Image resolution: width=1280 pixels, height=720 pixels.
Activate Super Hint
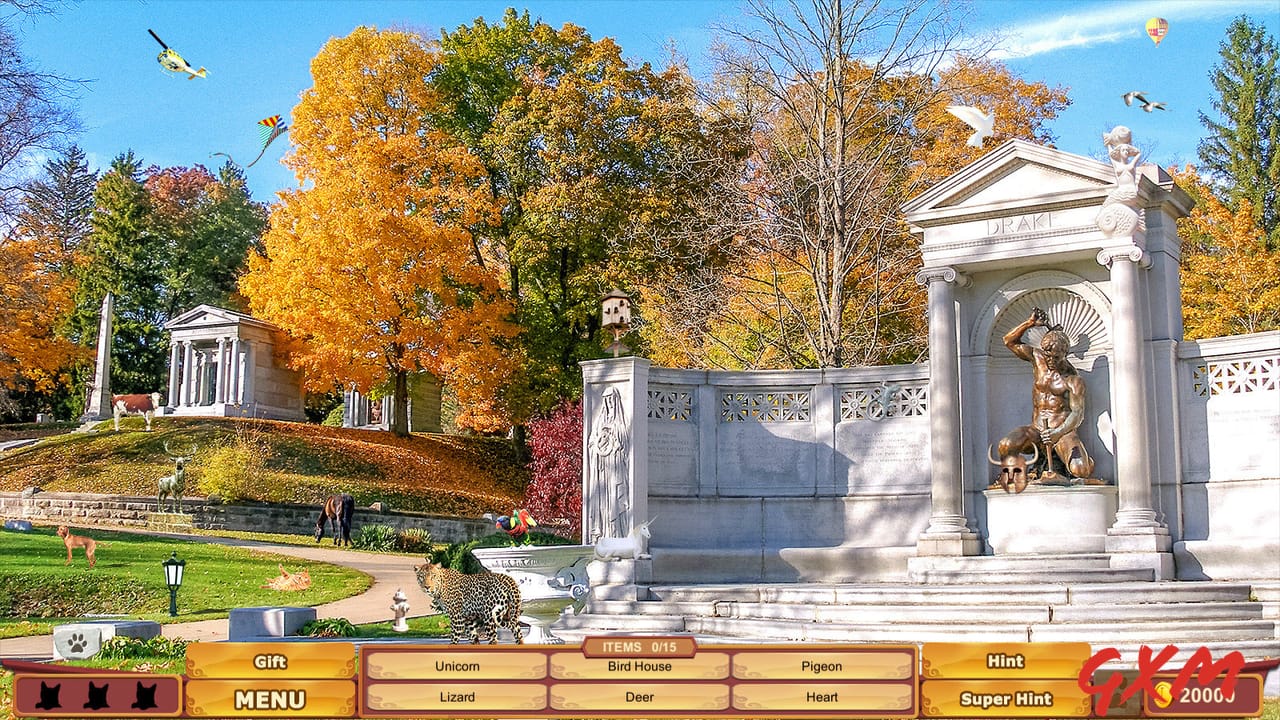[x=1005, y=700]
